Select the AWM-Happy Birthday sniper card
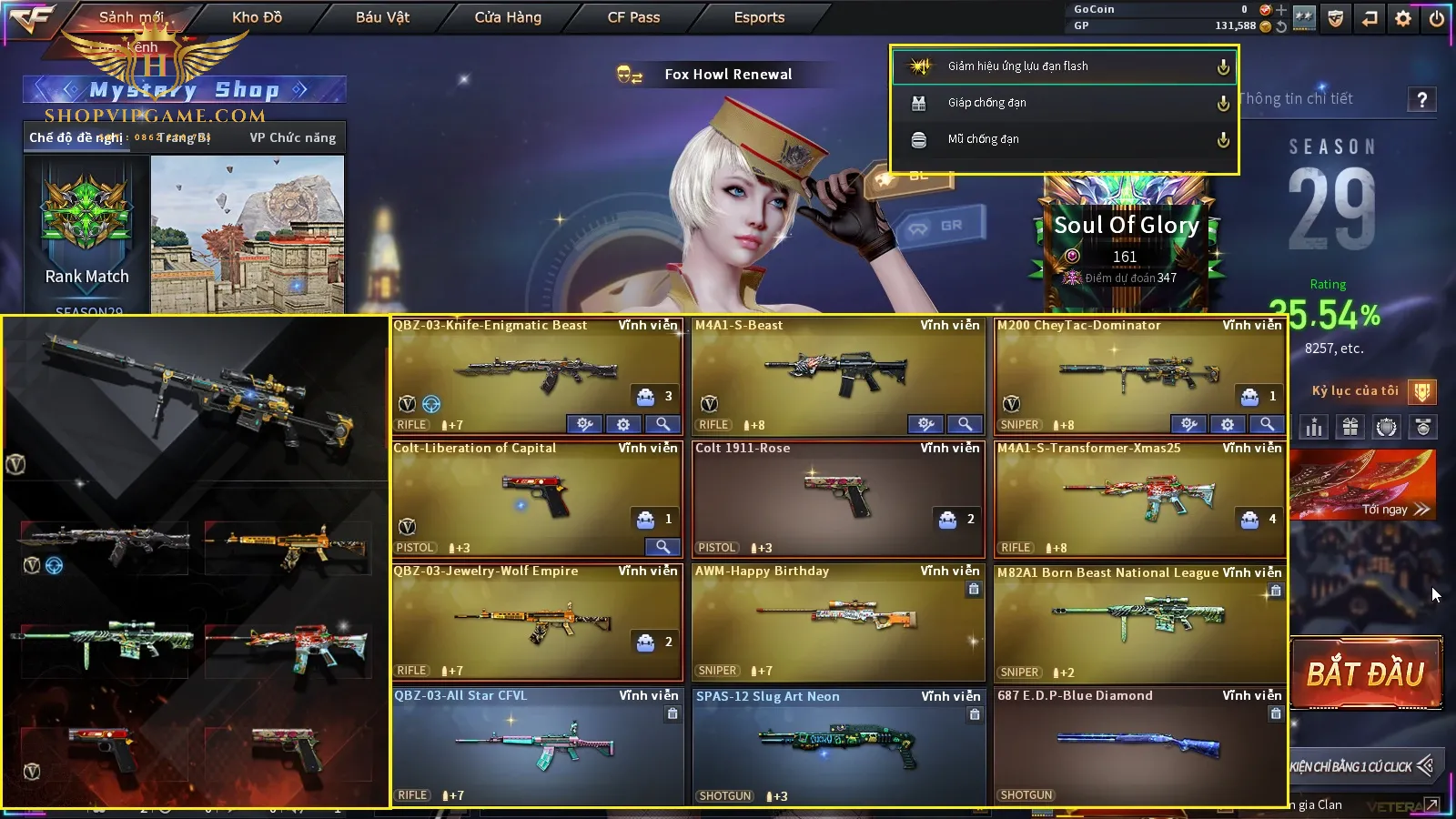The width and height of the screenshot is (1456, 819). [837, 621]
